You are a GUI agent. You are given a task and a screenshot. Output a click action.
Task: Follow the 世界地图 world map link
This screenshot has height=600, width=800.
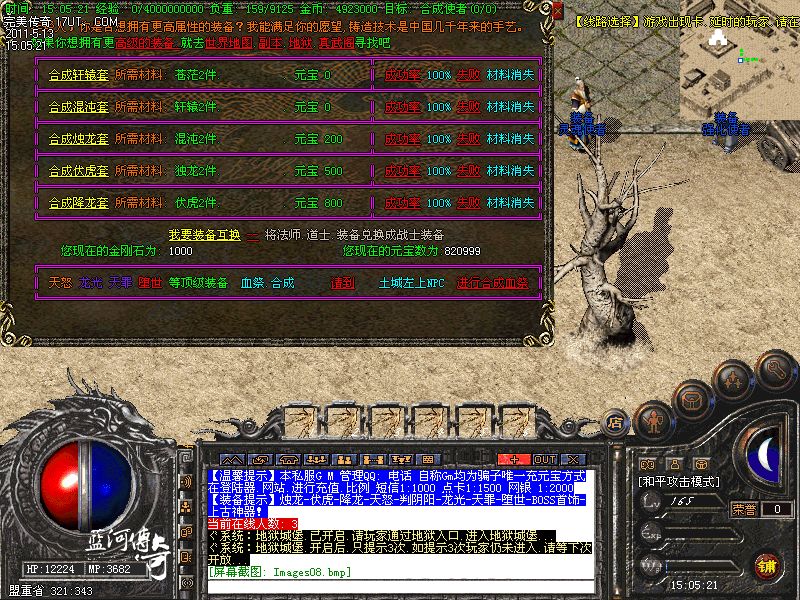(x=227, y=44)
